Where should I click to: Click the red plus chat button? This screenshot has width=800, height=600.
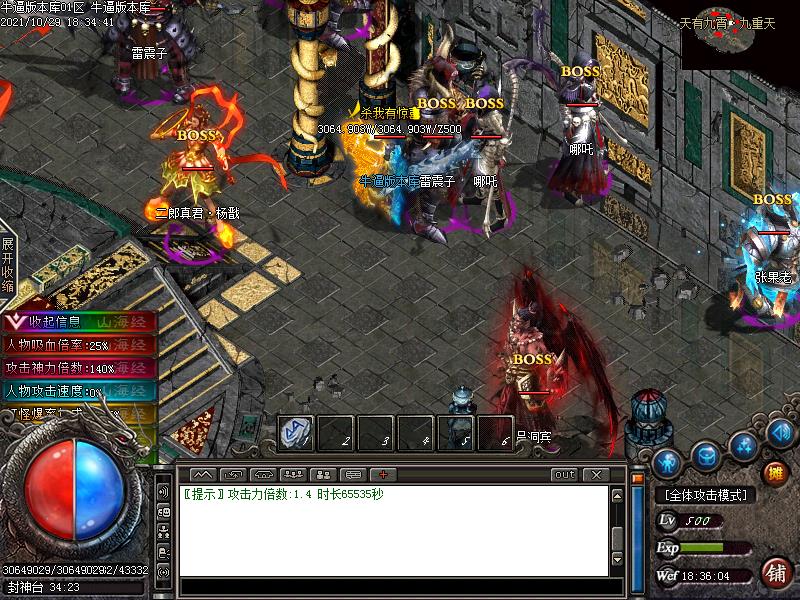pyautogui.click(x=382, y=474)
